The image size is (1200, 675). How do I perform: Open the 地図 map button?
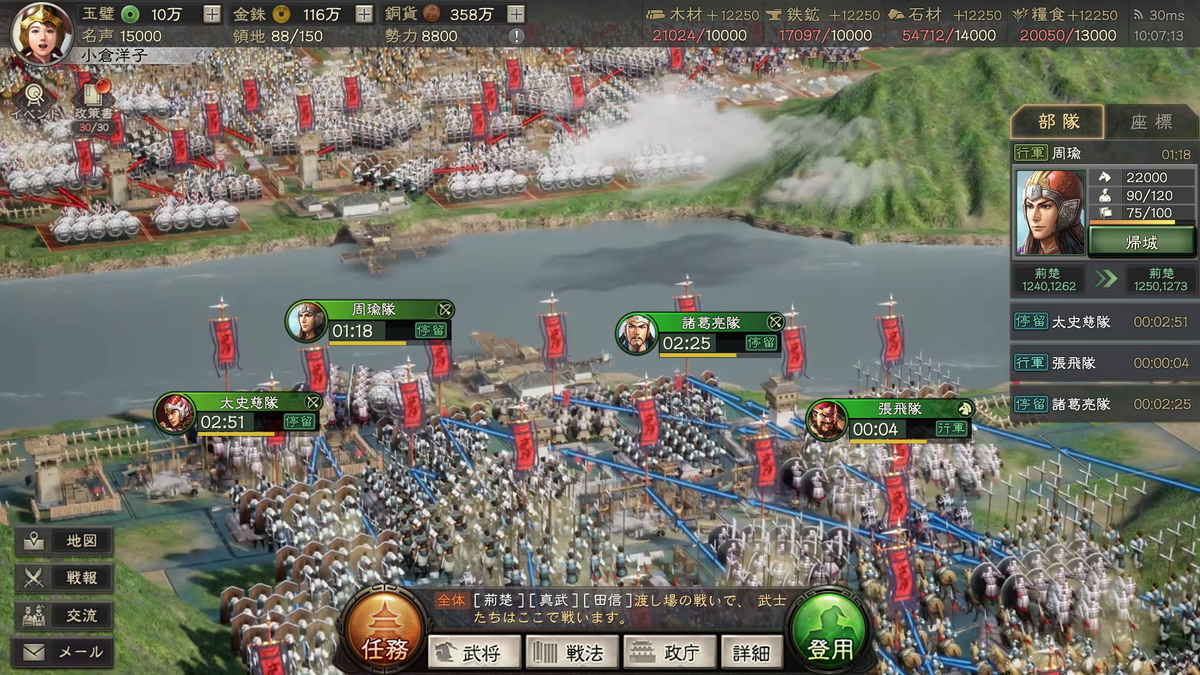pyautogui.click(x=64, y=541)
